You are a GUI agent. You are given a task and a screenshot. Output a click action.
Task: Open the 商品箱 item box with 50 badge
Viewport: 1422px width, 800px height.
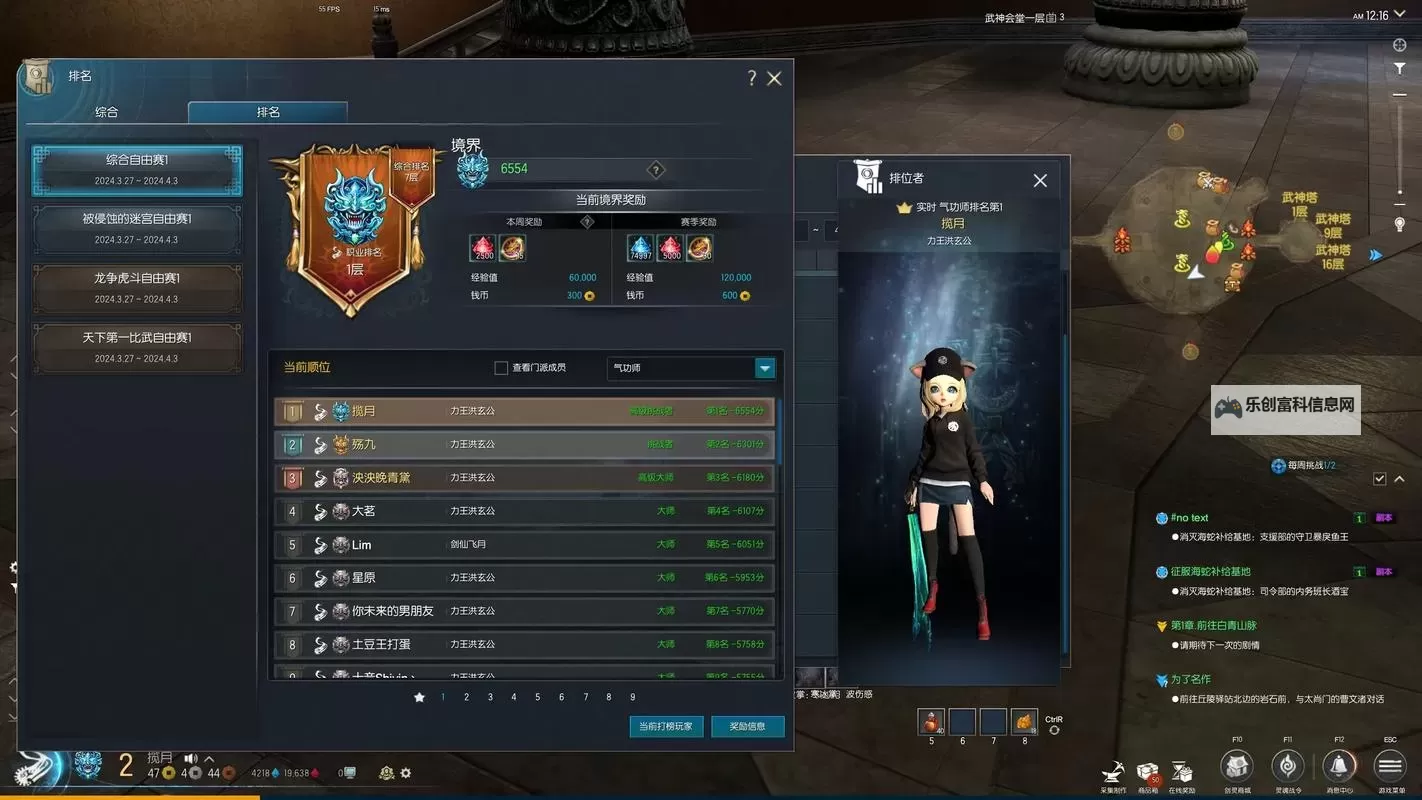click(x=1148, y=770)
